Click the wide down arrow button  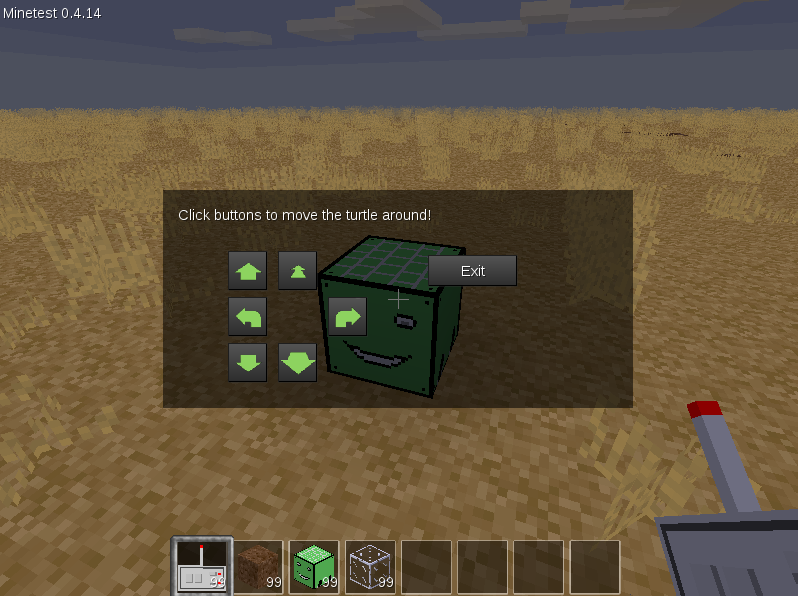tap(297, 363)
